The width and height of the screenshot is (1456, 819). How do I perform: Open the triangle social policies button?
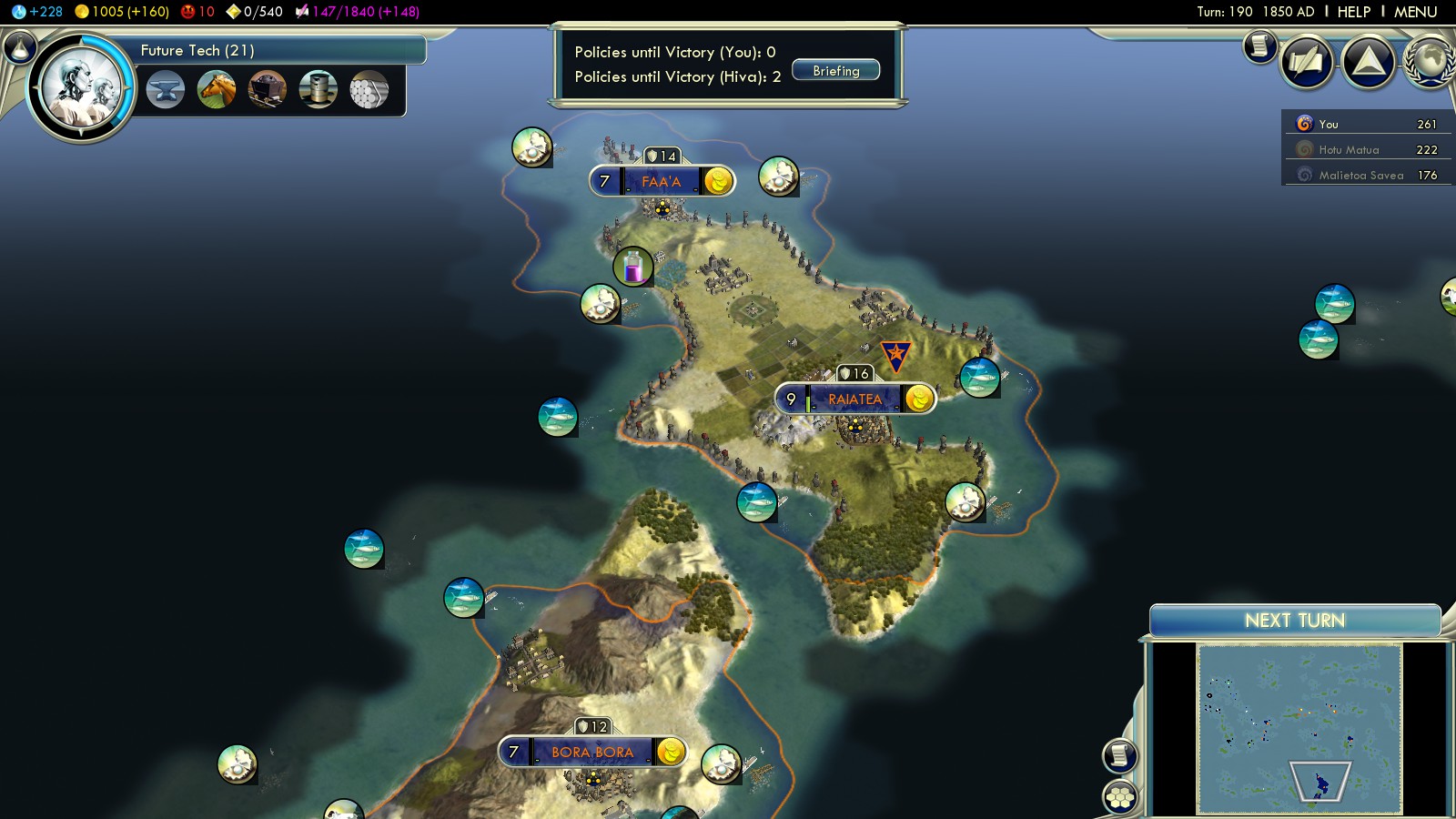tap(1369, 62)
